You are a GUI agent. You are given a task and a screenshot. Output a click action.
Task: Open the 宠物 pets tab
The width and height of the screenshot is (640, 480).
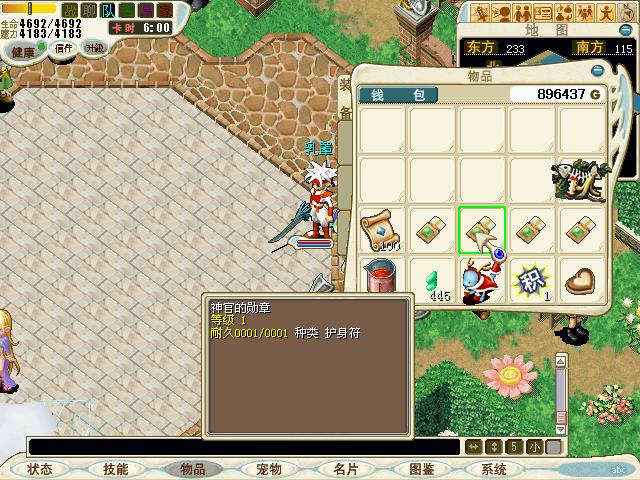point(269,469)
